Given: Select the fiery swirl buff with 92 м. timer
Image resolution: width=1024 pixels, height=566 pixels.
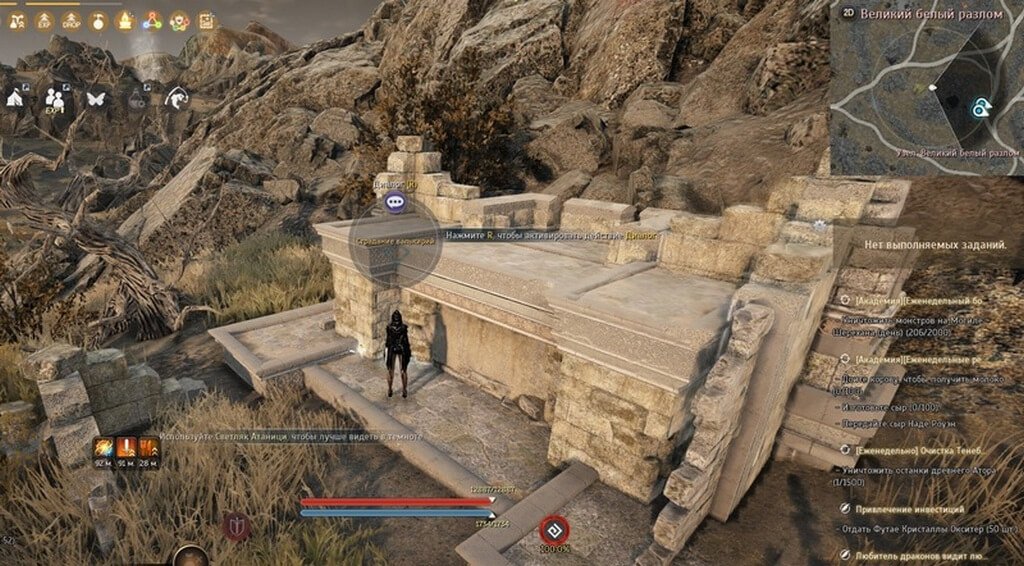Looking at the screenshot, I should [103, 448].
